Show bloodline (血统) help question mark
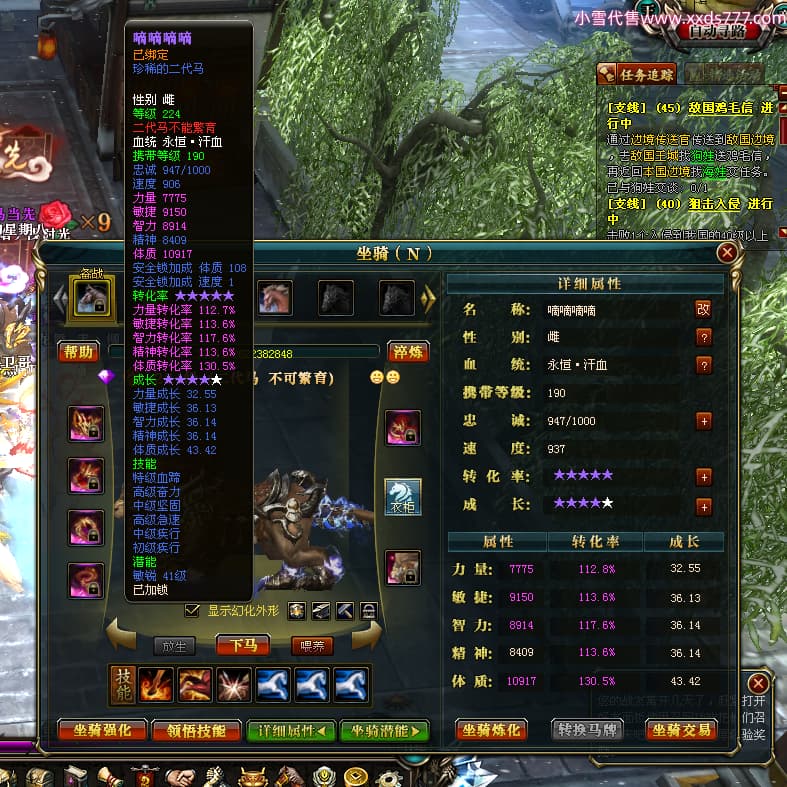 tap(703, 365)
